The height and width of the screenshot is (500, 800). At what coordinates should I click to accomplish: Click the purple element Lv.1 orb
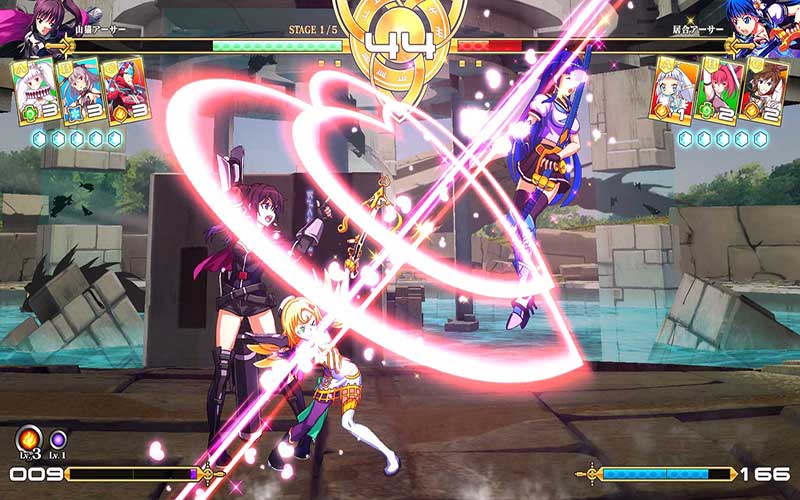(59, 440)
